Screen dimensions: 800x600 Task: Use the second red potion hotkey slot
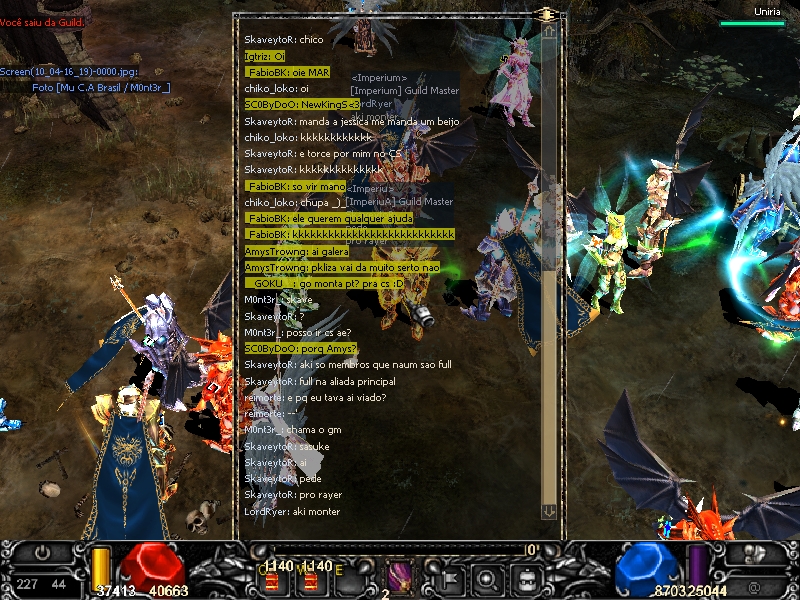pyautogui.click(x=310, y=579)
